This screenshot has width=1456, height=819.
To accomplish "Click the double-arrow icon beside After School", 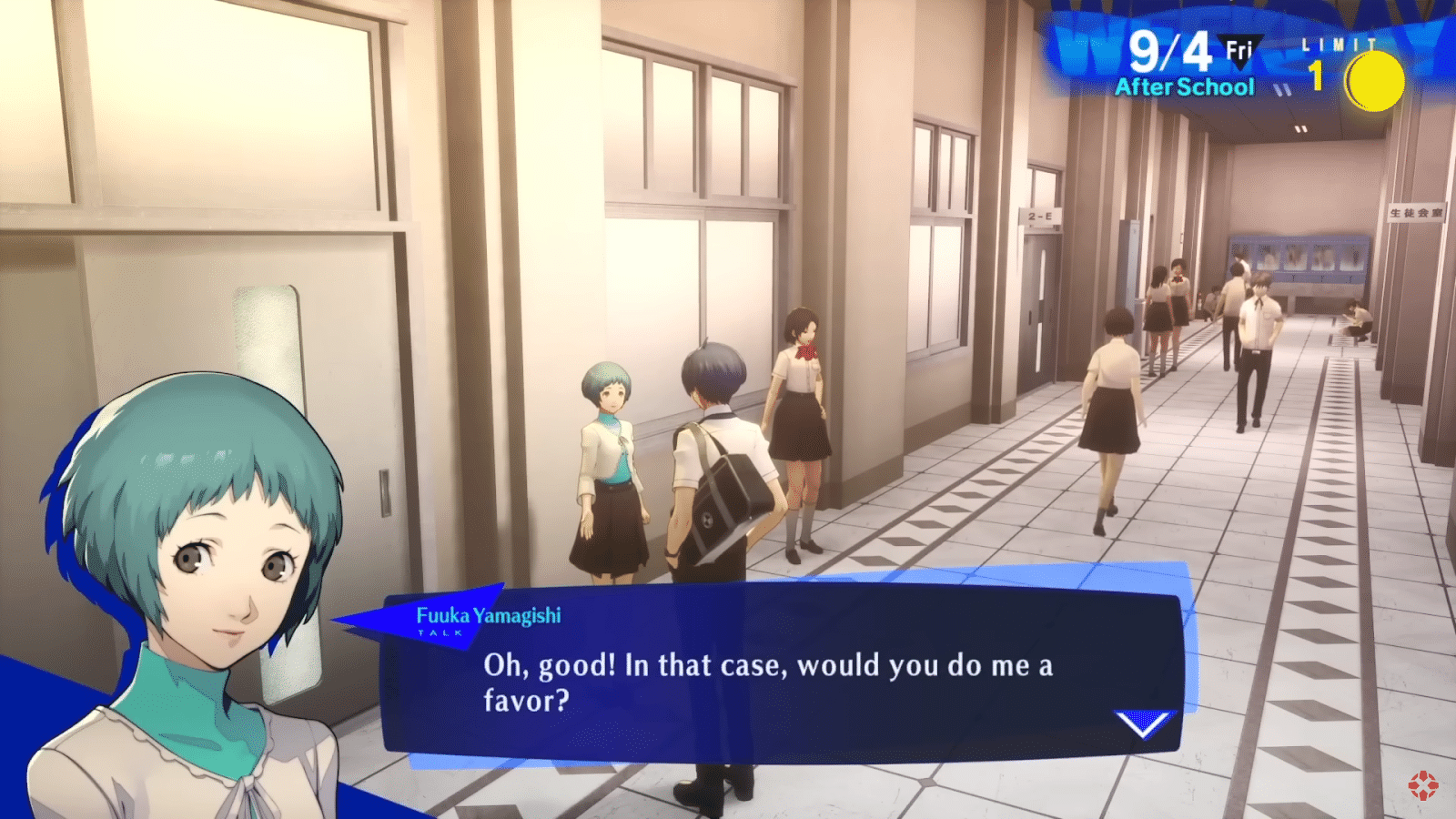I will point(1284,91).
